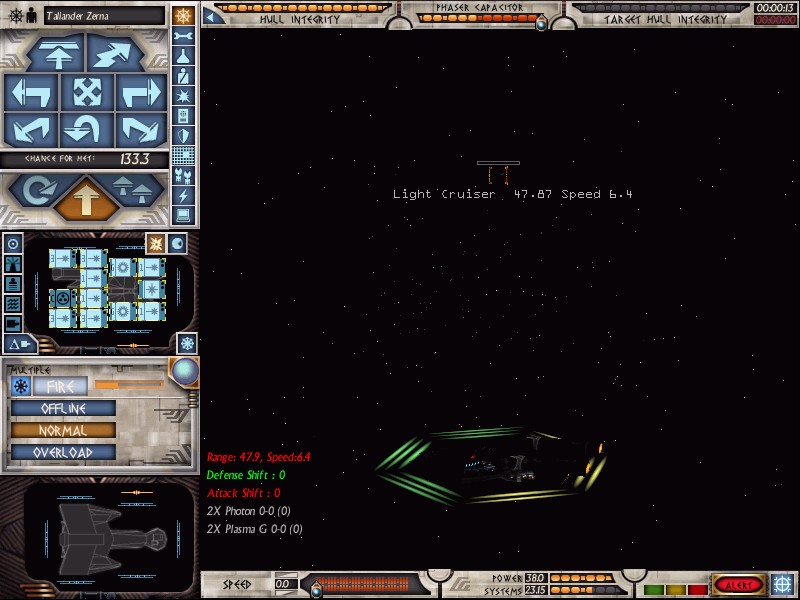
Task: Open the repair wrench panel
Action: tap(183, 36)
